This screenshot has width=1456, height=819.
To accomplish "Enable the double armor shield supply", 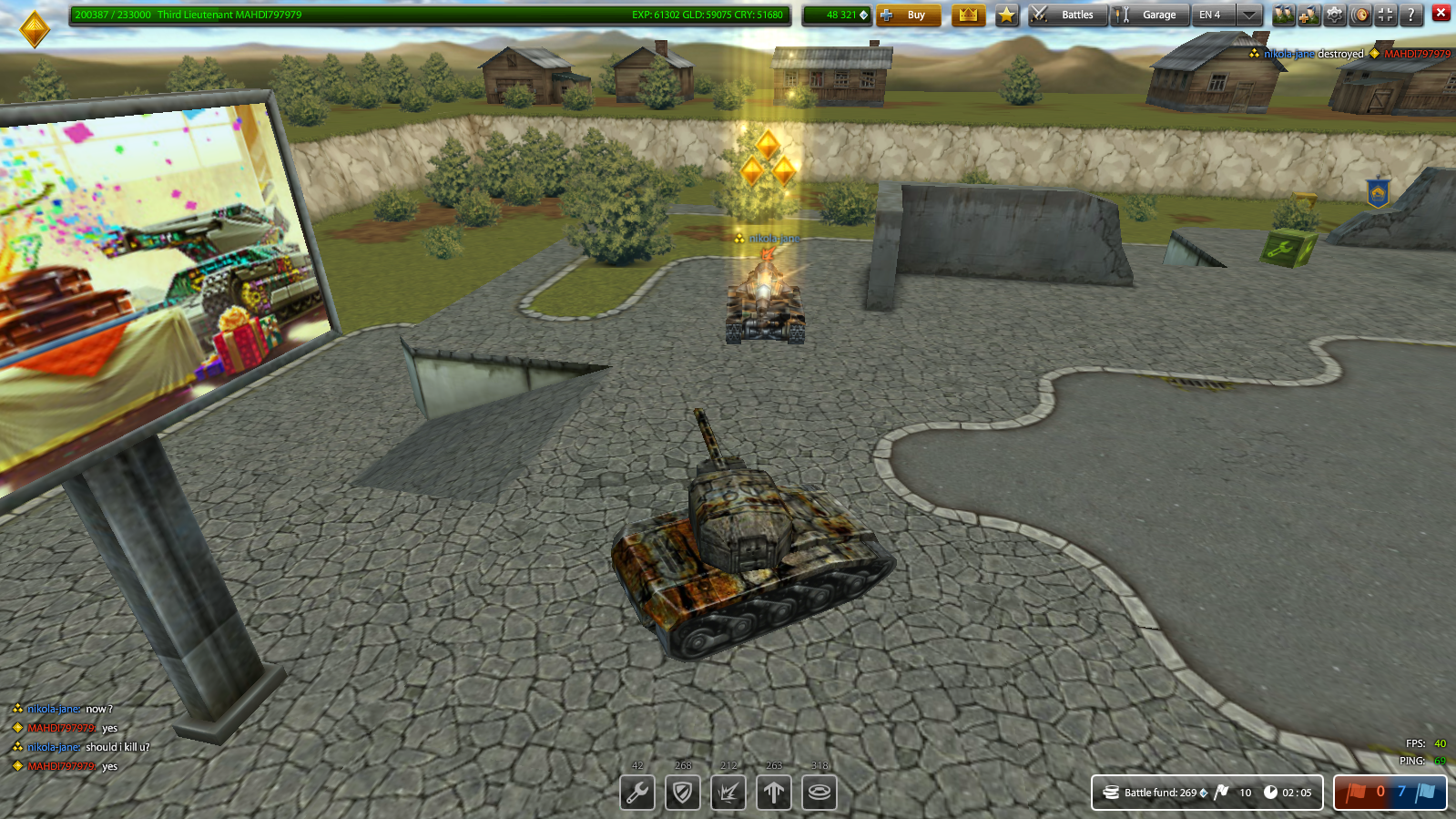I will (x=683, y=793).
